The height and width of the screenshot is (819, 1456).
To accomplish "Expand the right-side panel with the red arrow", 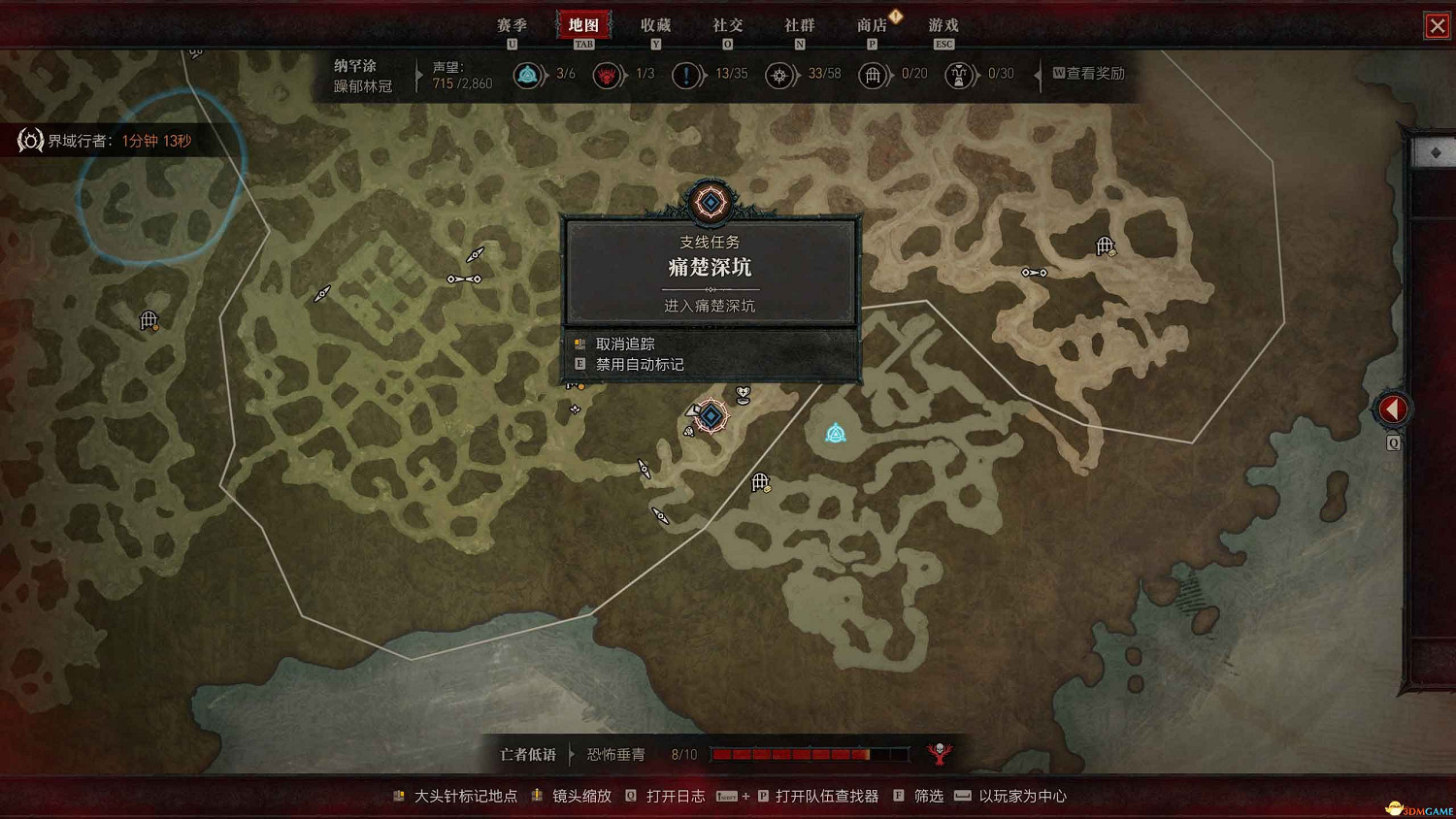I will click(1392, 409).
